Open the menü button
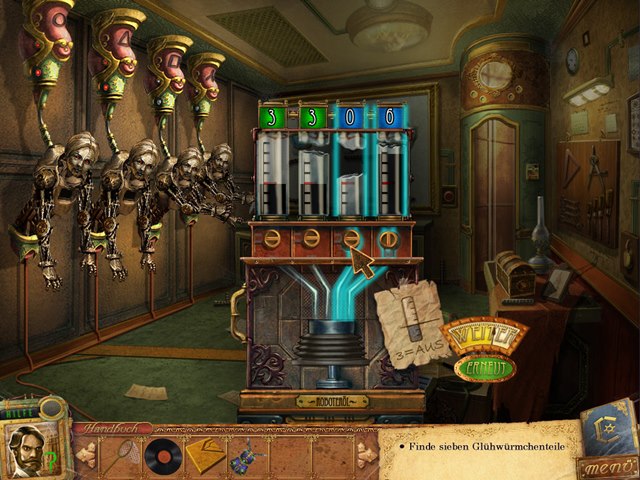This screenshot has width=640, height=480. coord(608,463)
